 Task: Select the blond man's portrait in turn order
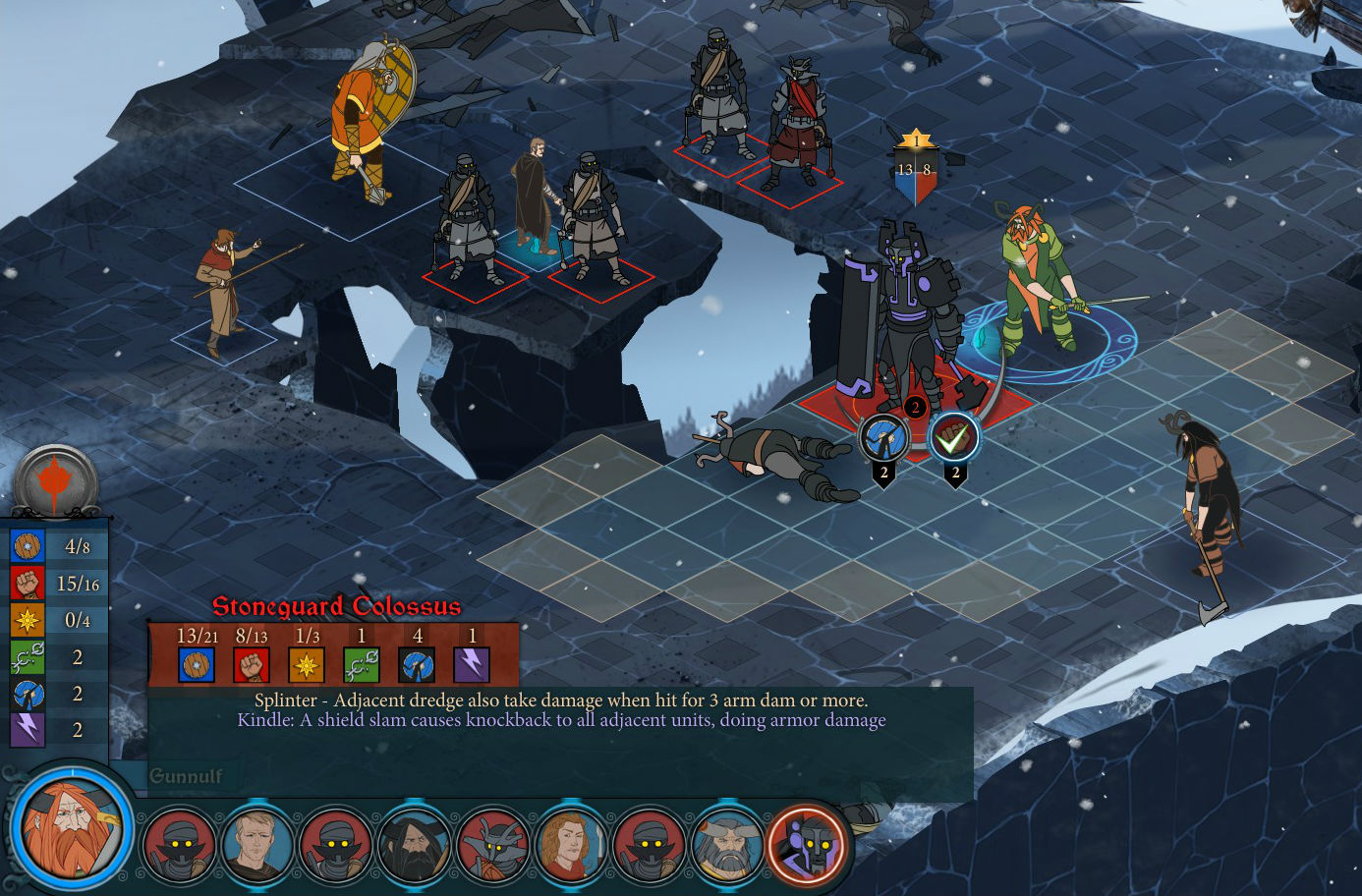[x=257, y=844]
